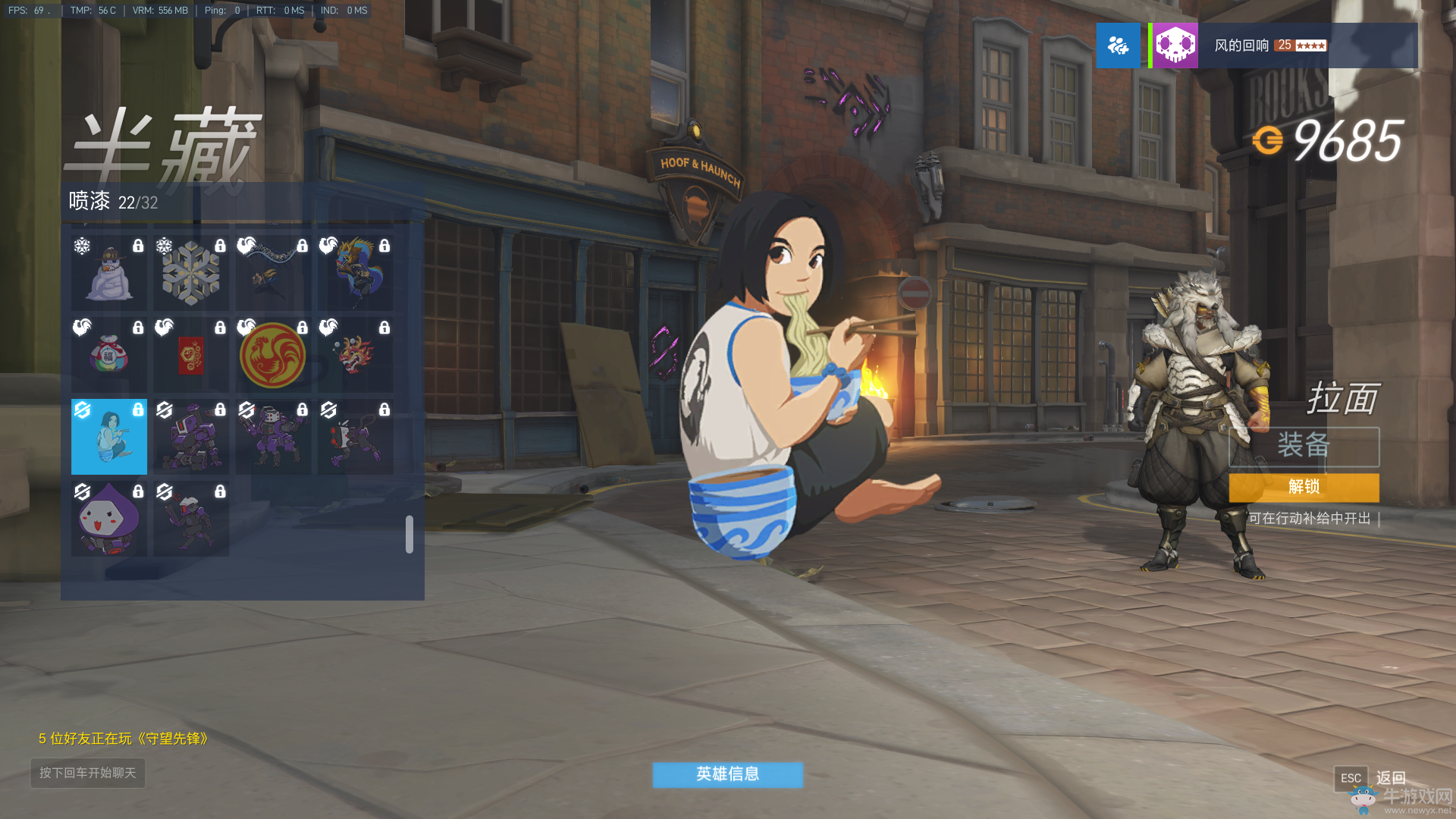Screen dimensions: 1456x819
Task: Open the social friends icon
Action: (x=1118, y=45)
